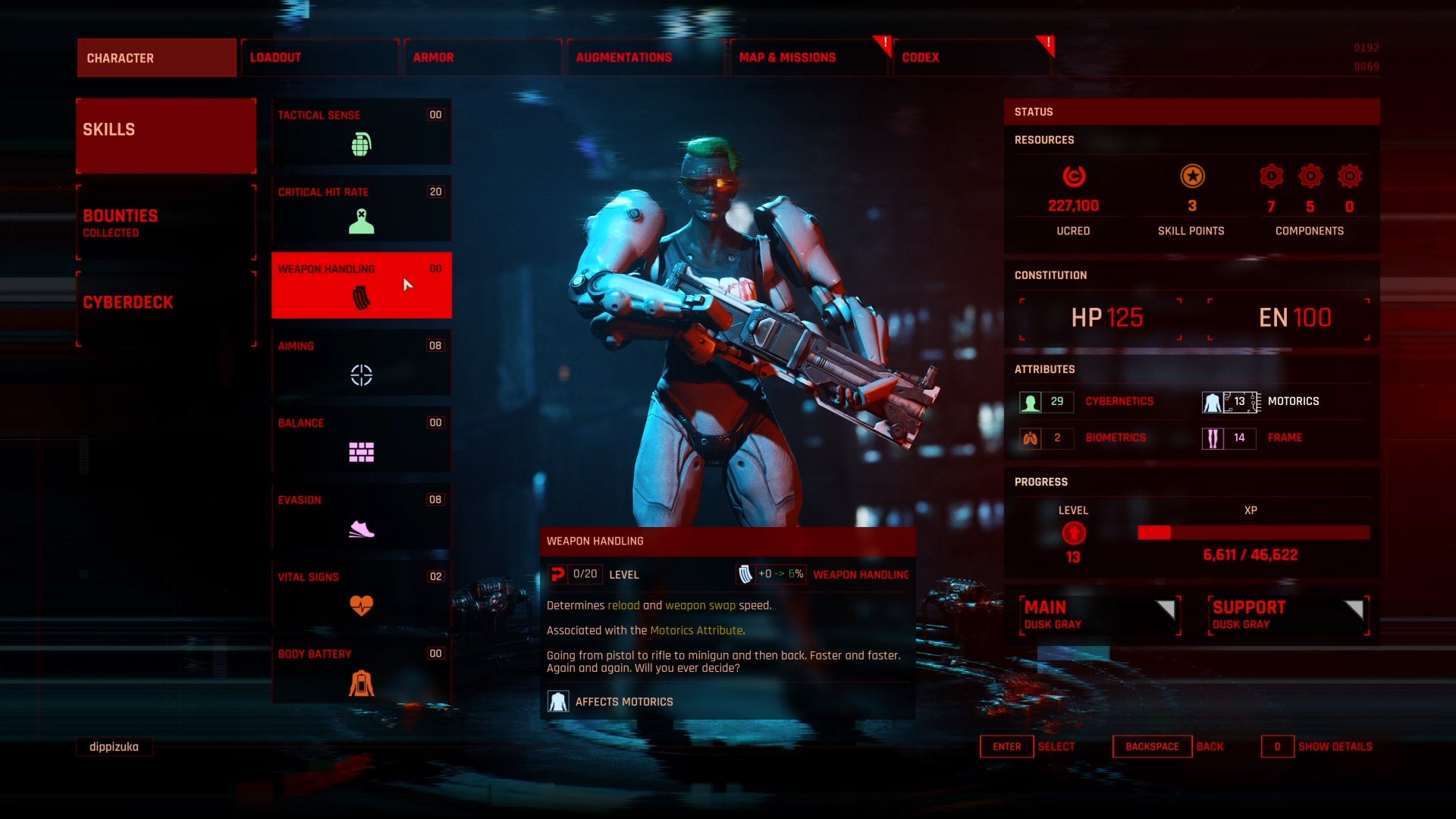Click the Biometrics lungs icon
The height and width of the screenshot is (819, 1456).
coord(1031,438)
